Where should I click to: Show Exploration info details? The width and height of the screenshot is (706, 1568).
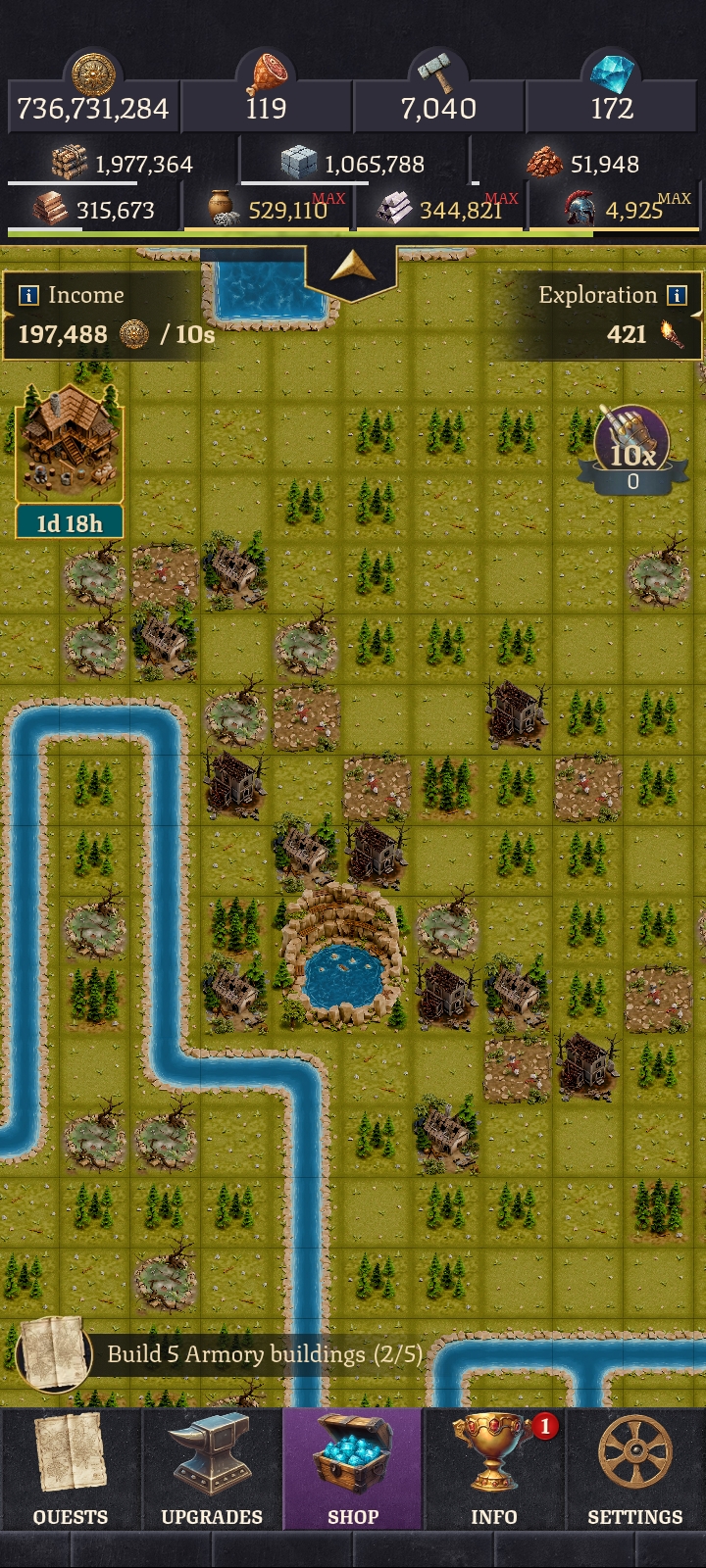(x=677, y=295)
